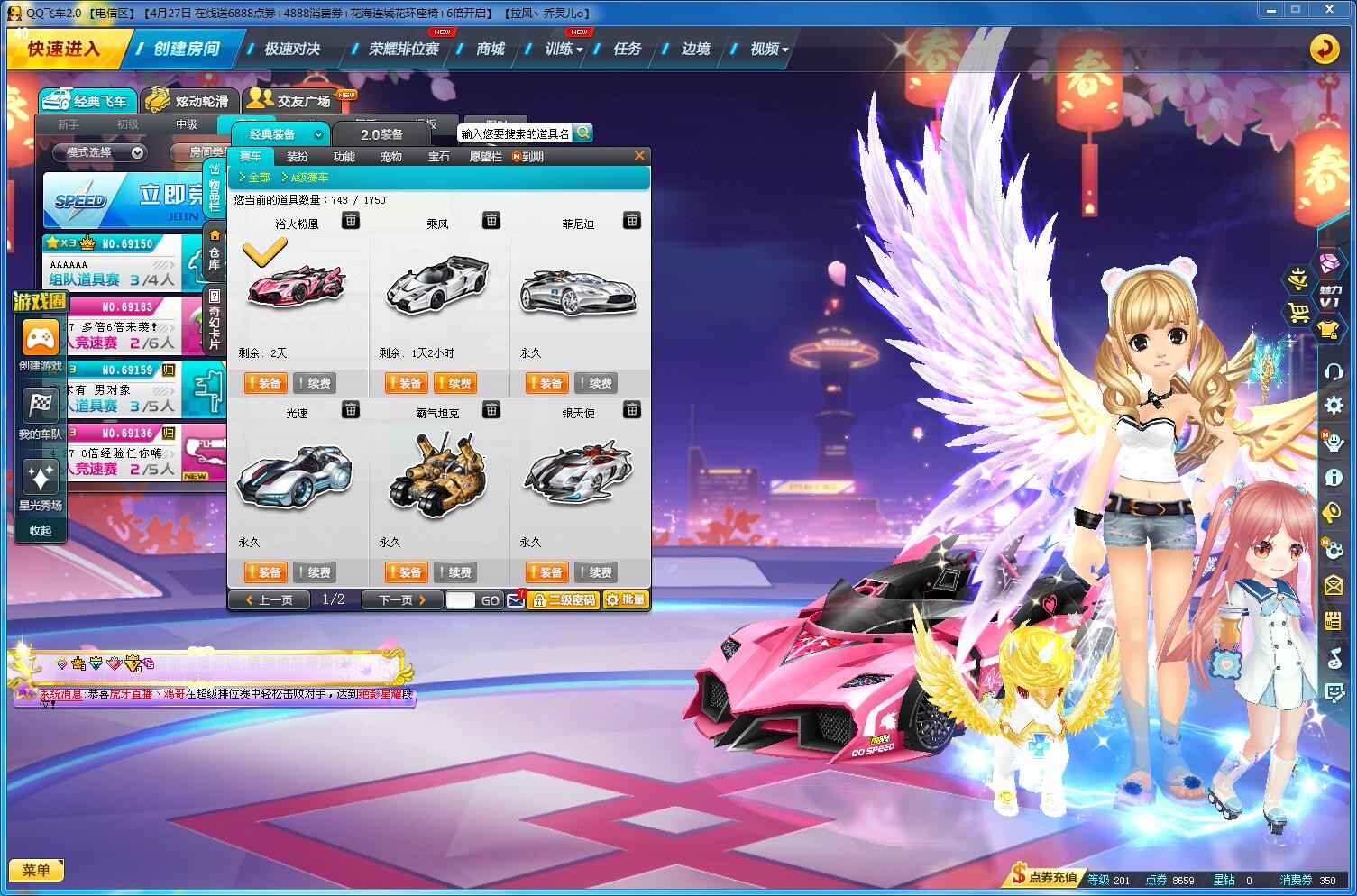Open the mail icon with red 7 badge
This screenshot has width=1357, height=896.
(515, 599)
